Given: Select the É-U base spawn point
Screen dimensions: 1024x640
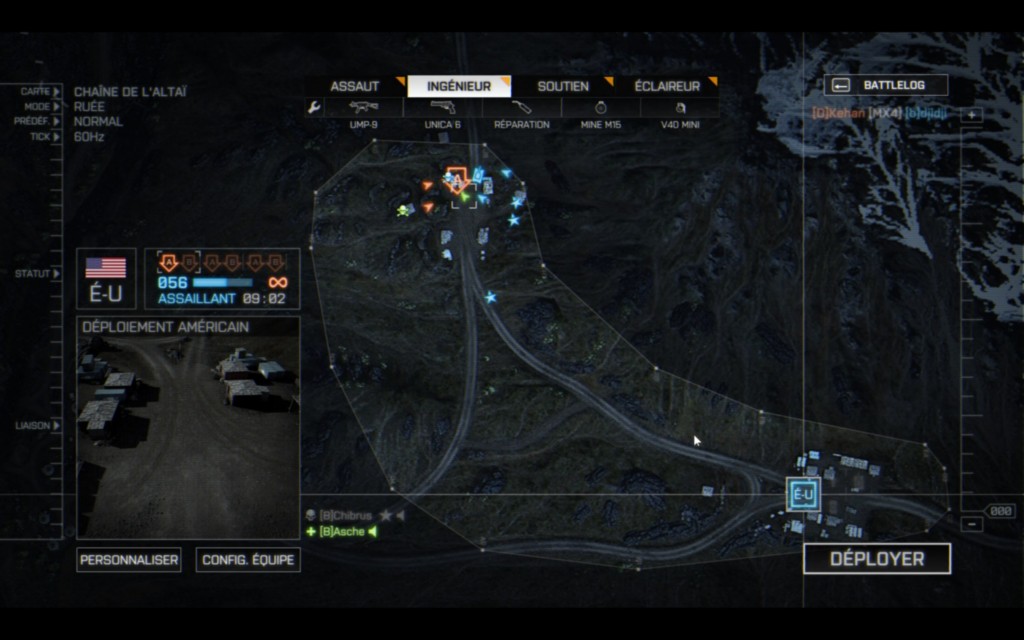Looking at the screenshot, I should (x=803, y=495).
